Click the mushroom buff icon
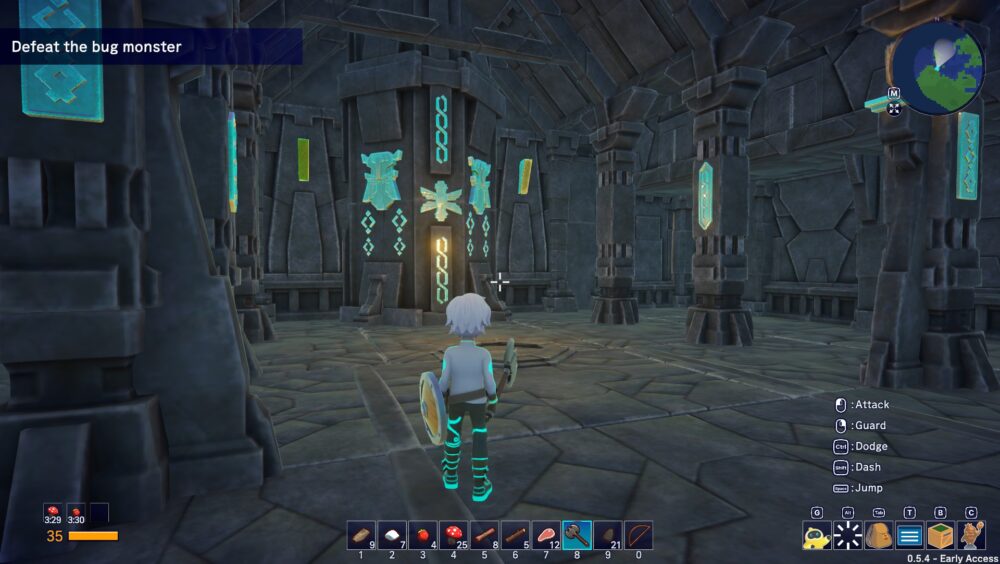The image size is (1000, 564). click(x=52, y=513)
